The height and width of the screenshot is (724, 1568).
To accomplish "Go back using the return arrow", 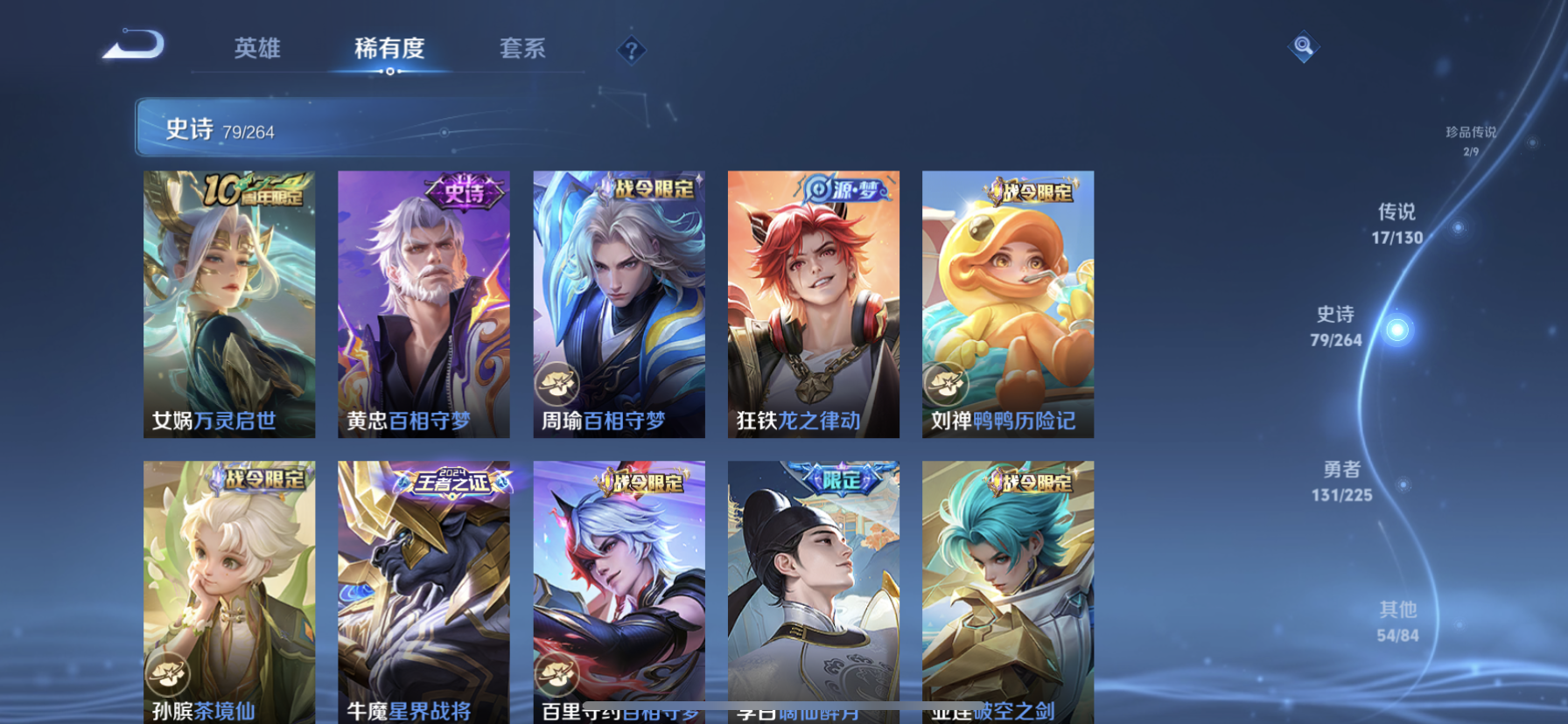I will [x=134, y=45].
